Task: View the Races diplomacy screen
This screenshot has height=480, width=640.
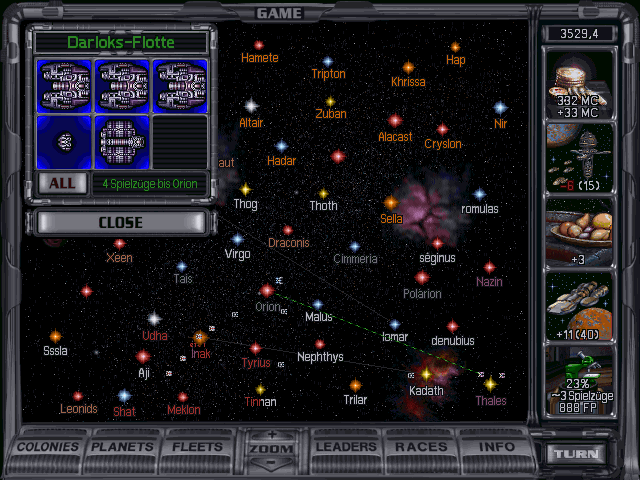Action: tap(421, 447)
